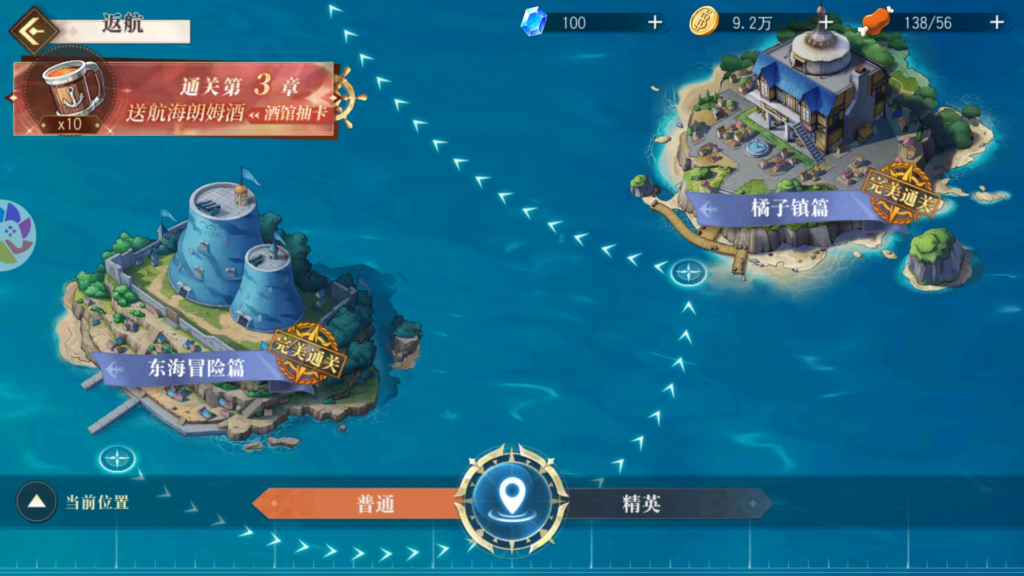The height and width of the screenshot is (576, 1024).
Task: Go back with the 返航 arrow button
Action: (x=34, y=29)
